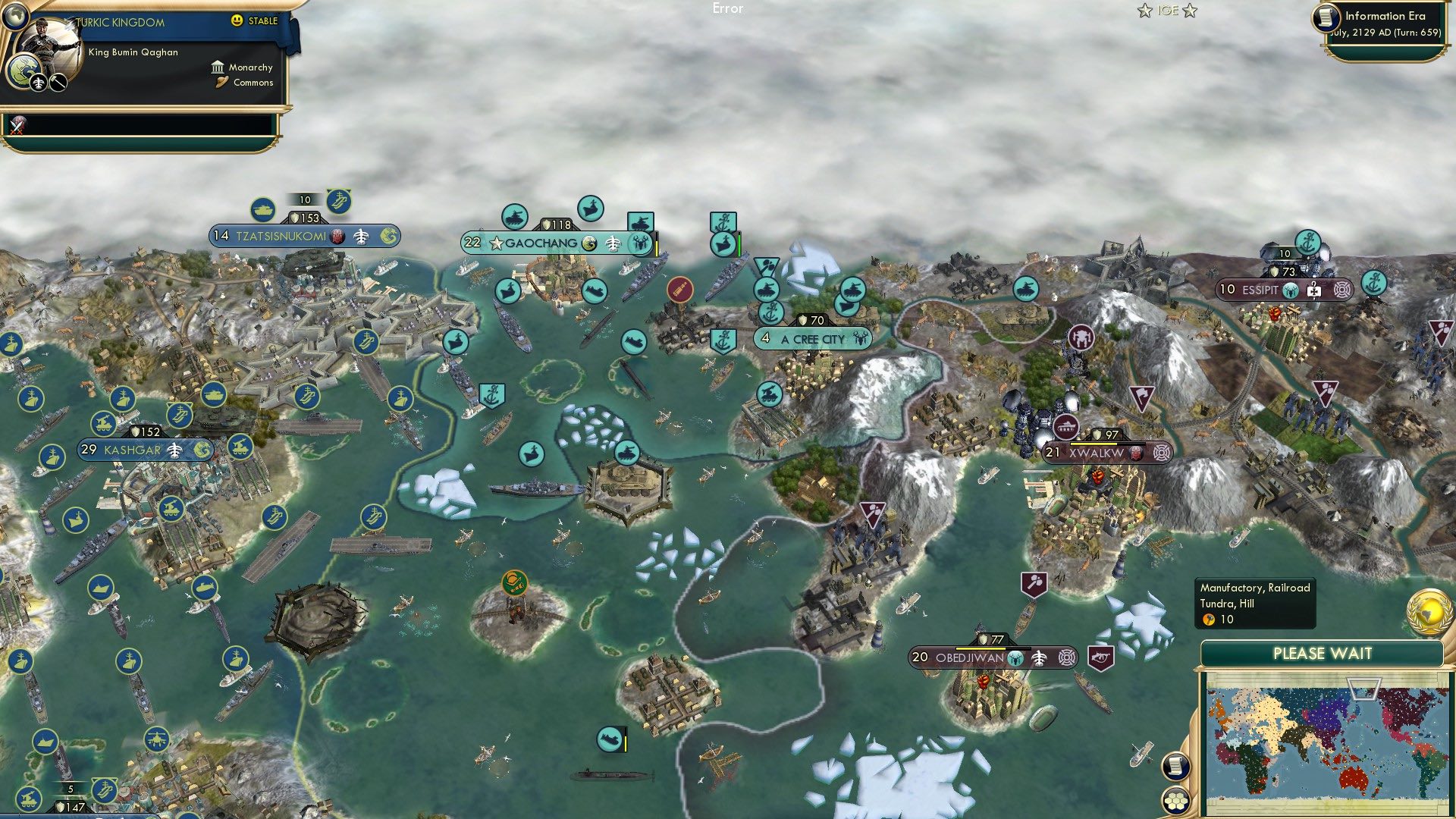The width and height of the screenshot is (1456, 819).
Task: Click the STABLE happiness smiley icon
Action: tap(238, 22)
